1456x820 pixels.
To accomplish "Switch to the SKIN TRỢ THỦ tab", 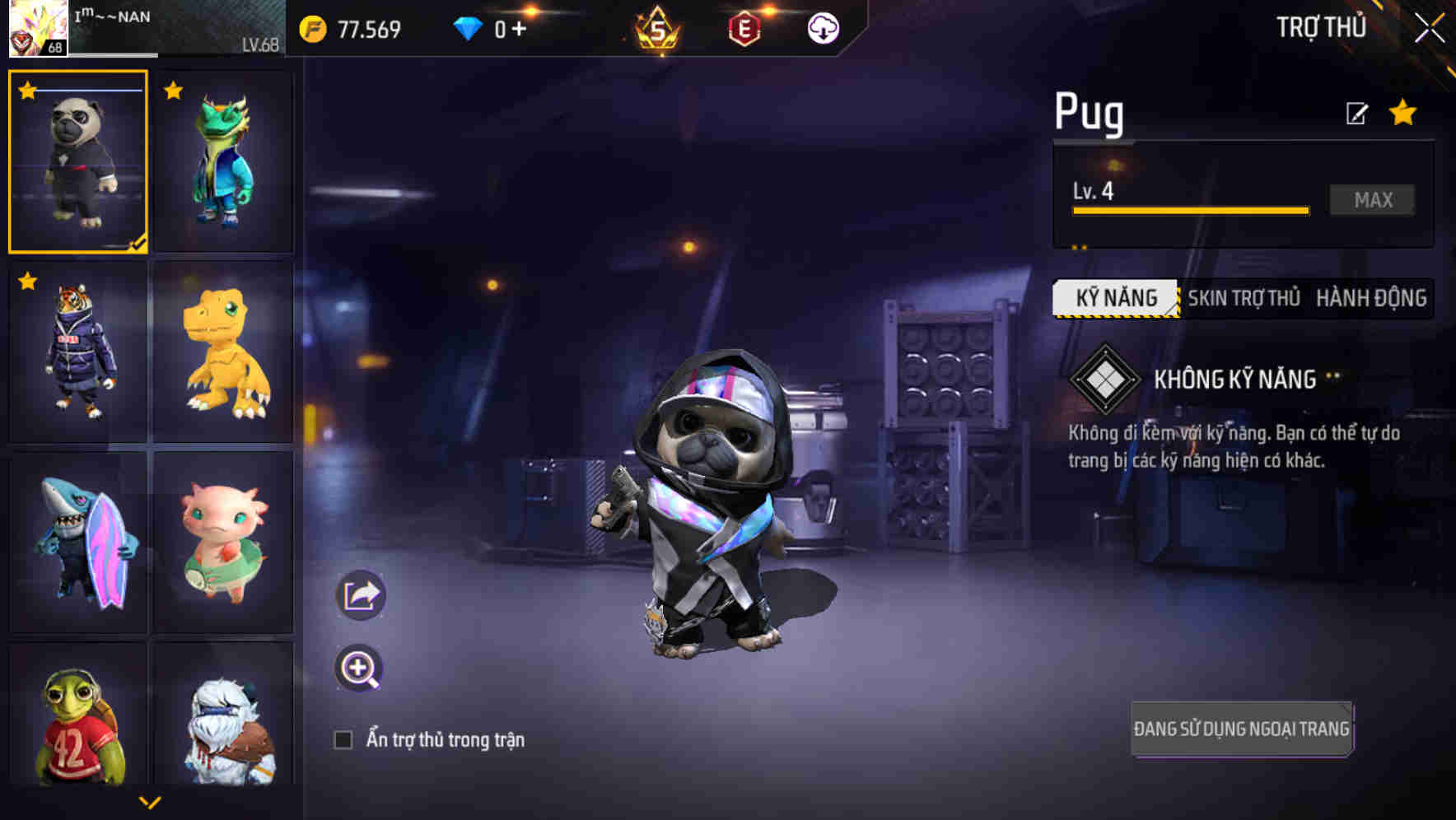I will [1244, 298].
